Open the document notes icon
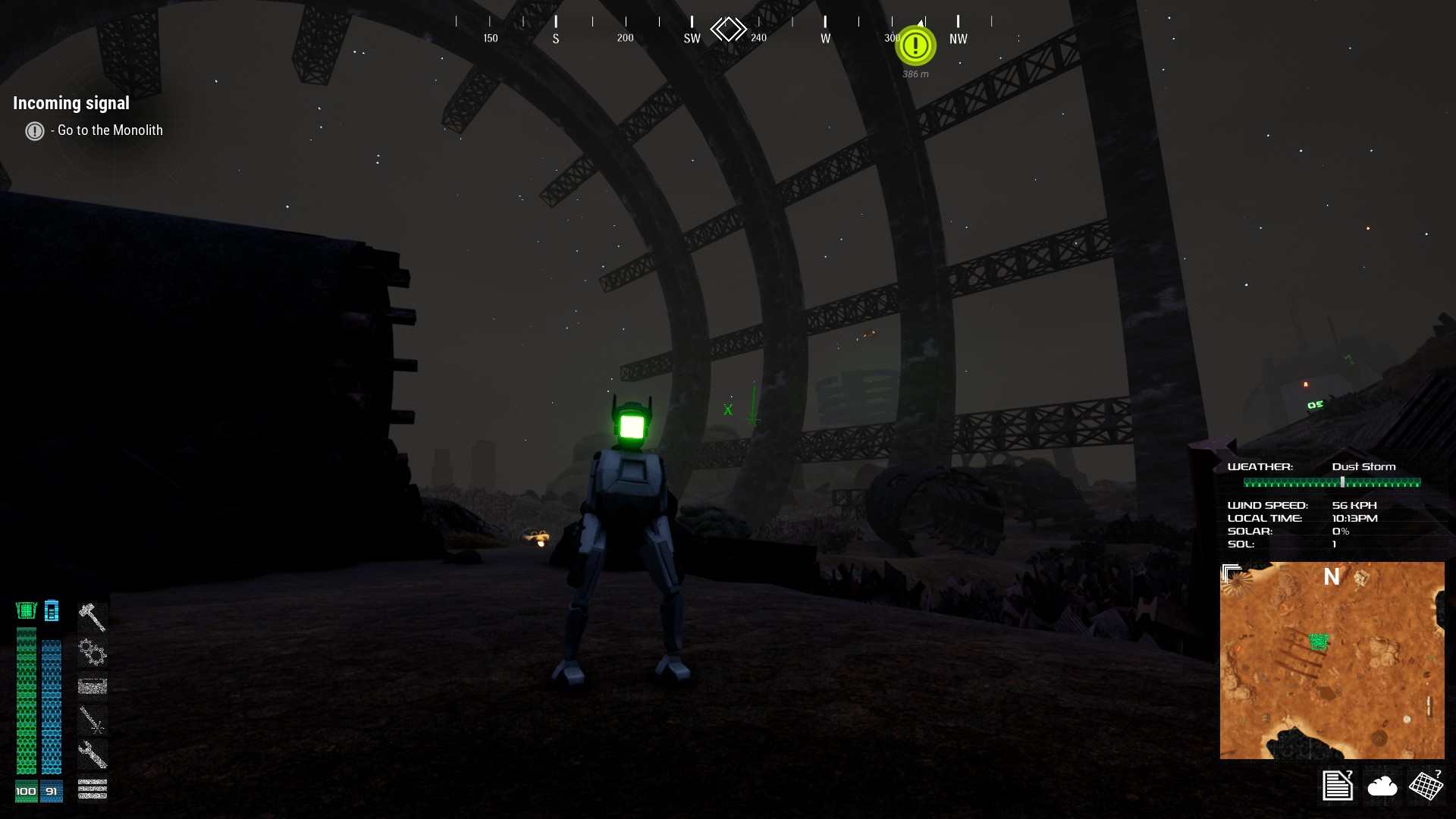The width and height of the screenshot is (1456, 819). pos(1338,785)
